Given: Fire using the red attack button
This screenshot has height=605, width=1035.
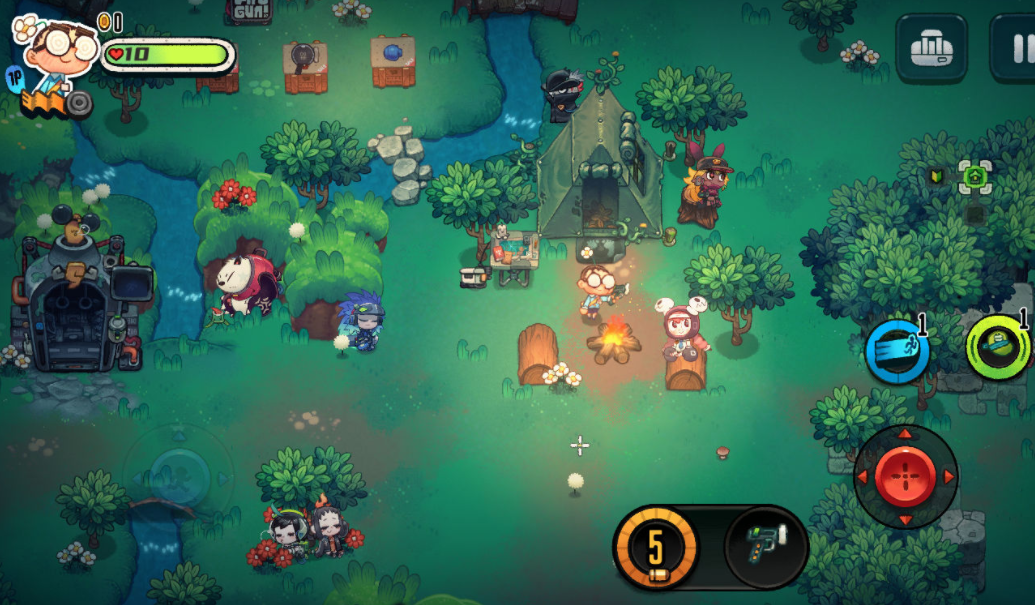Looking at the screenshot, I should pos(905,476).
